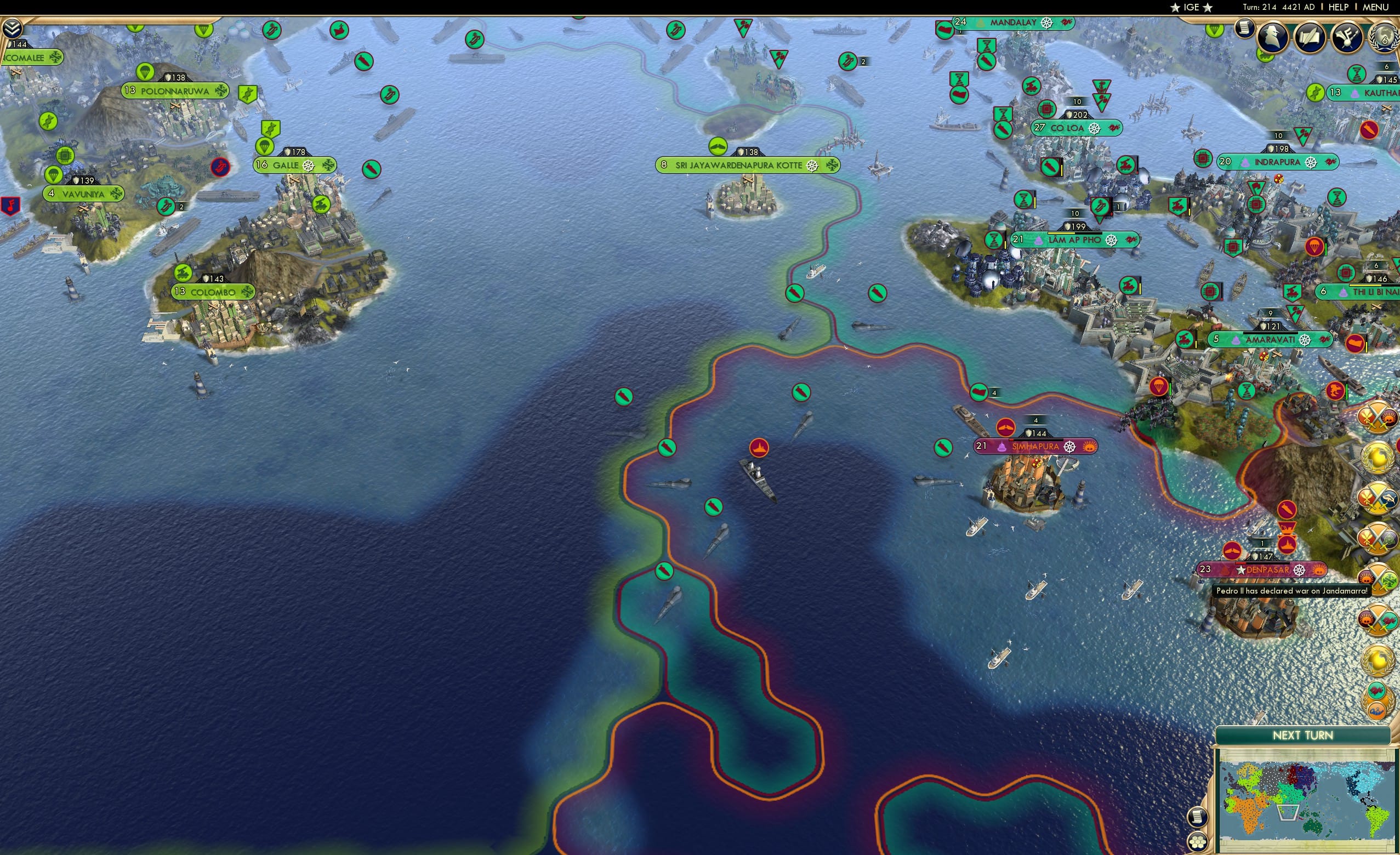Collapse unit flags with the top-left chevron

(13, 27)
